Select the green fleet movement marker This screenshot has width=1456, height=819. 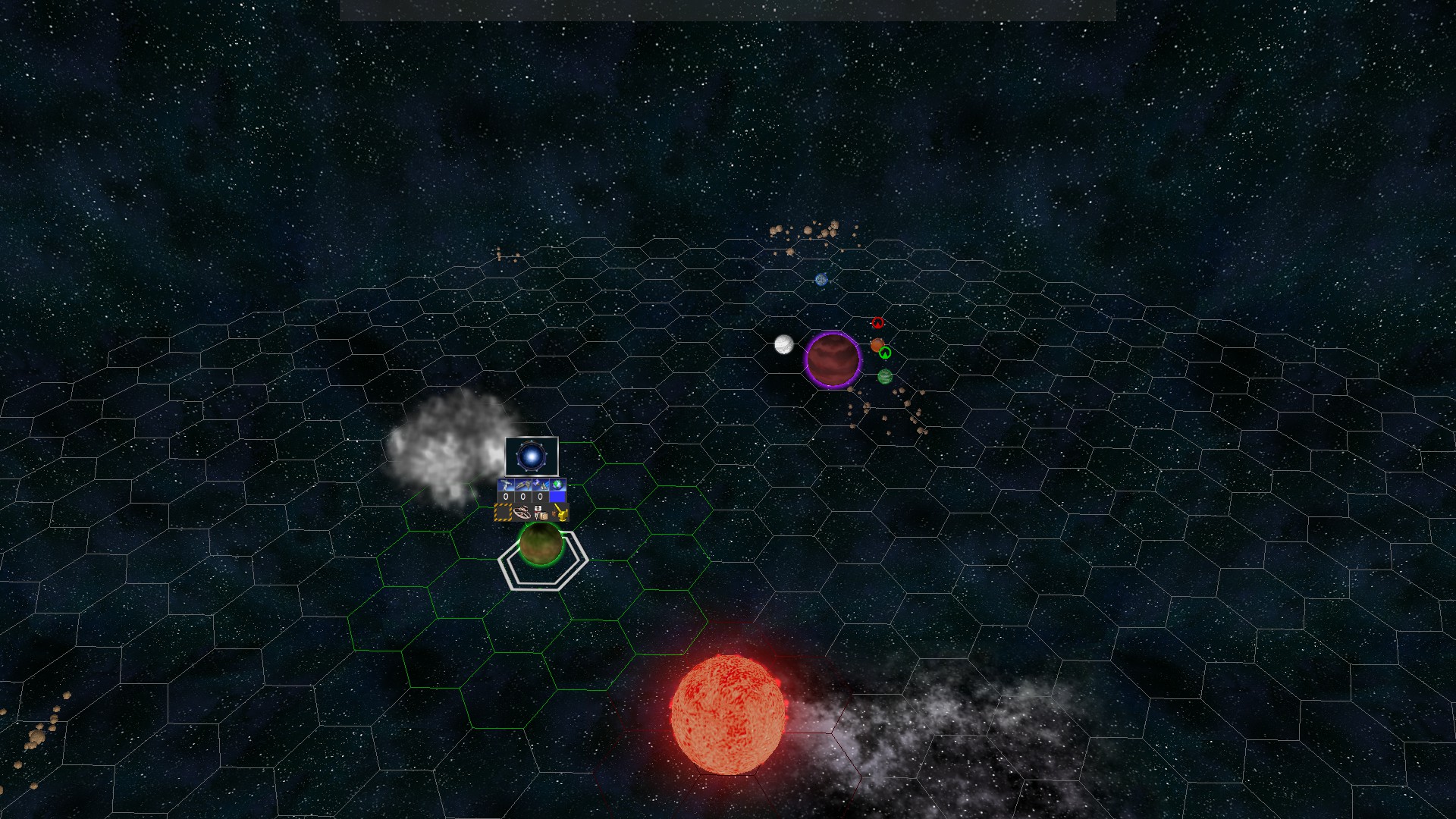click(x=885, y=353)
